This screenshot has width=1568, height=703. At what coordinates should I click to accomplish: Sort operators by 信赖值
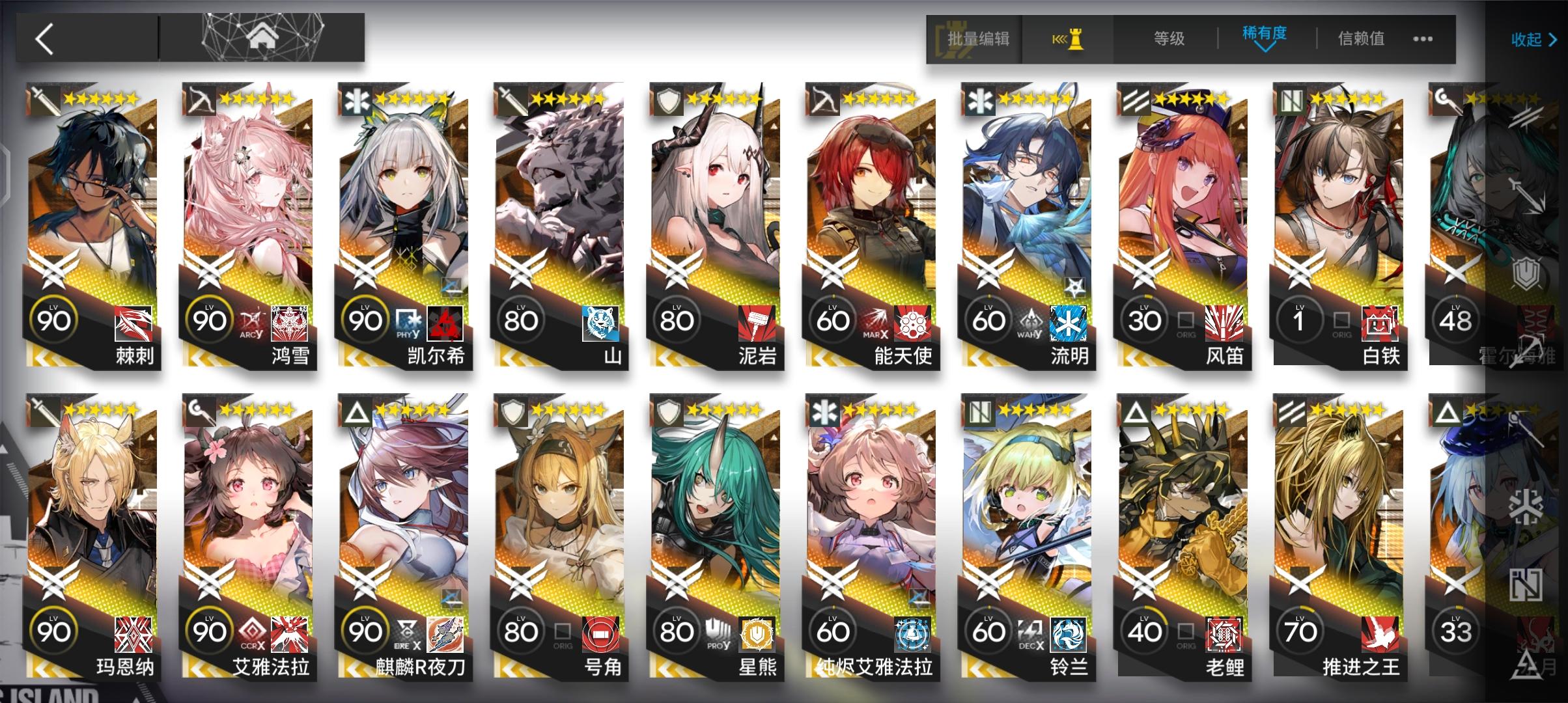tap(1361, 38)
